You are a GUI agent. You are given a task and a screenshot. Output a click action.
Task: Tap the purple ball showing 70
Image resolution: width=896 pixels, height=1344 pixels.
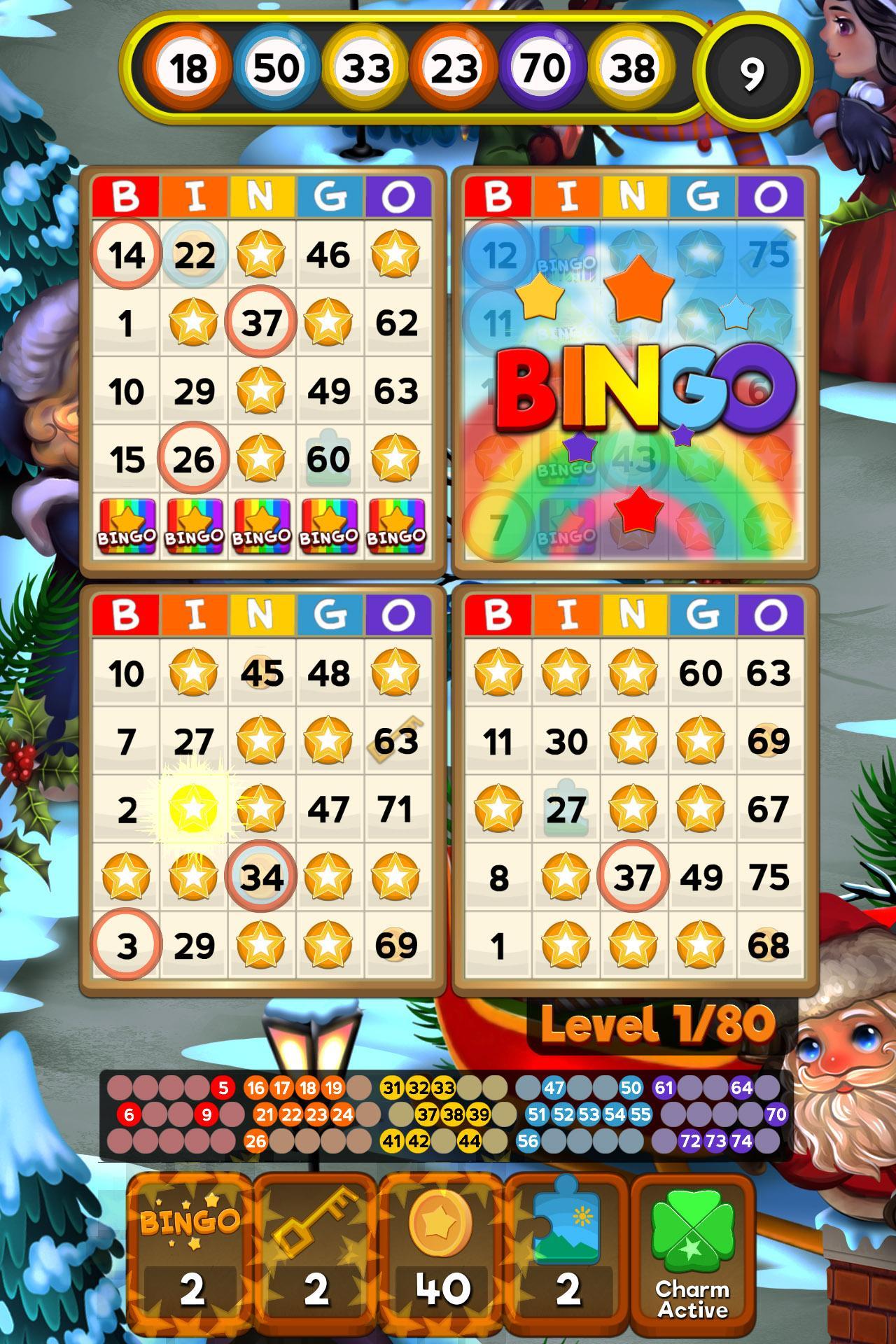(542, 66)
